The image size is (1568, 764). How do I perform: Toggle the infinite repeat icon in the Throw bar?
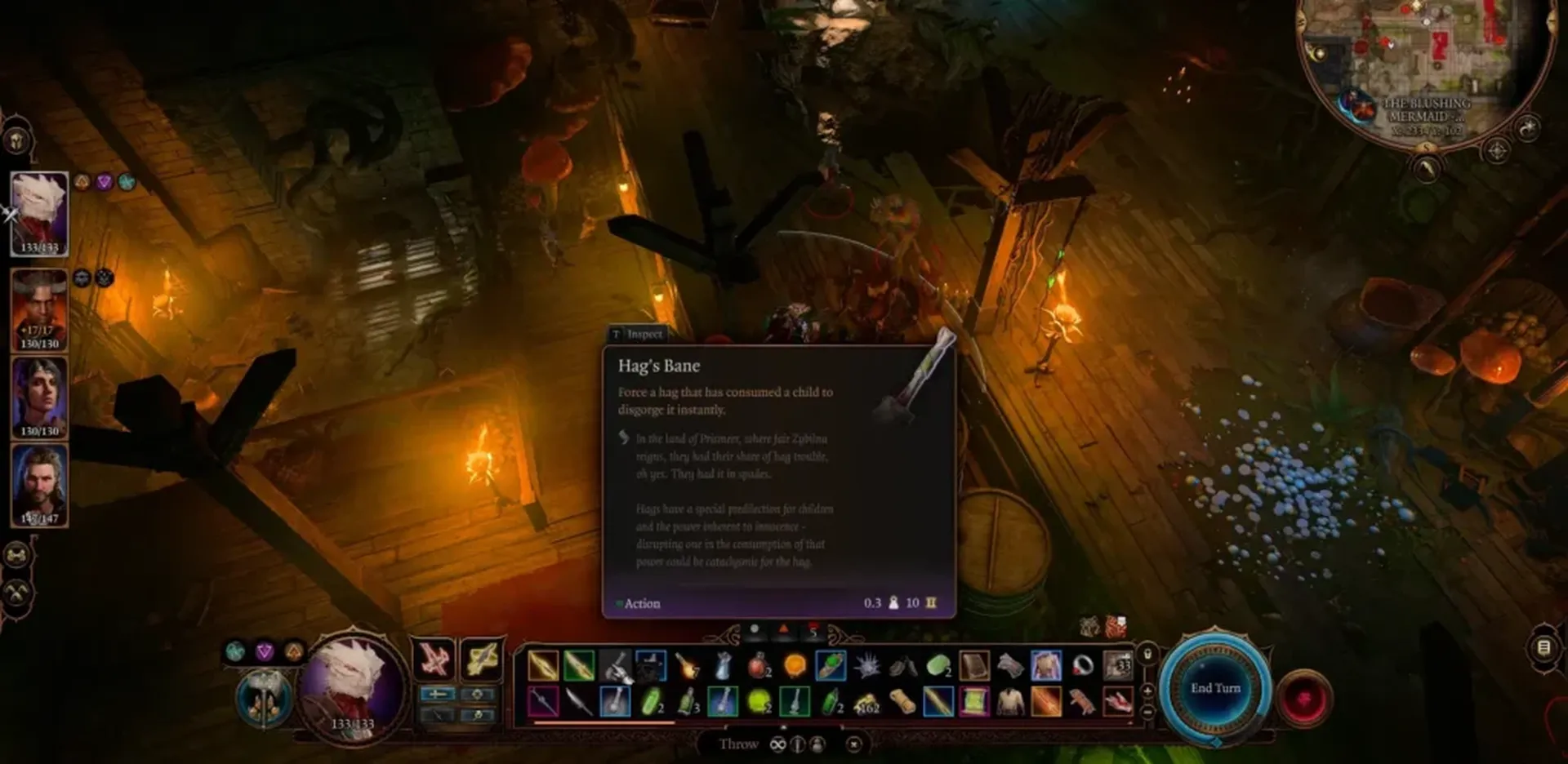click(778, 744)
